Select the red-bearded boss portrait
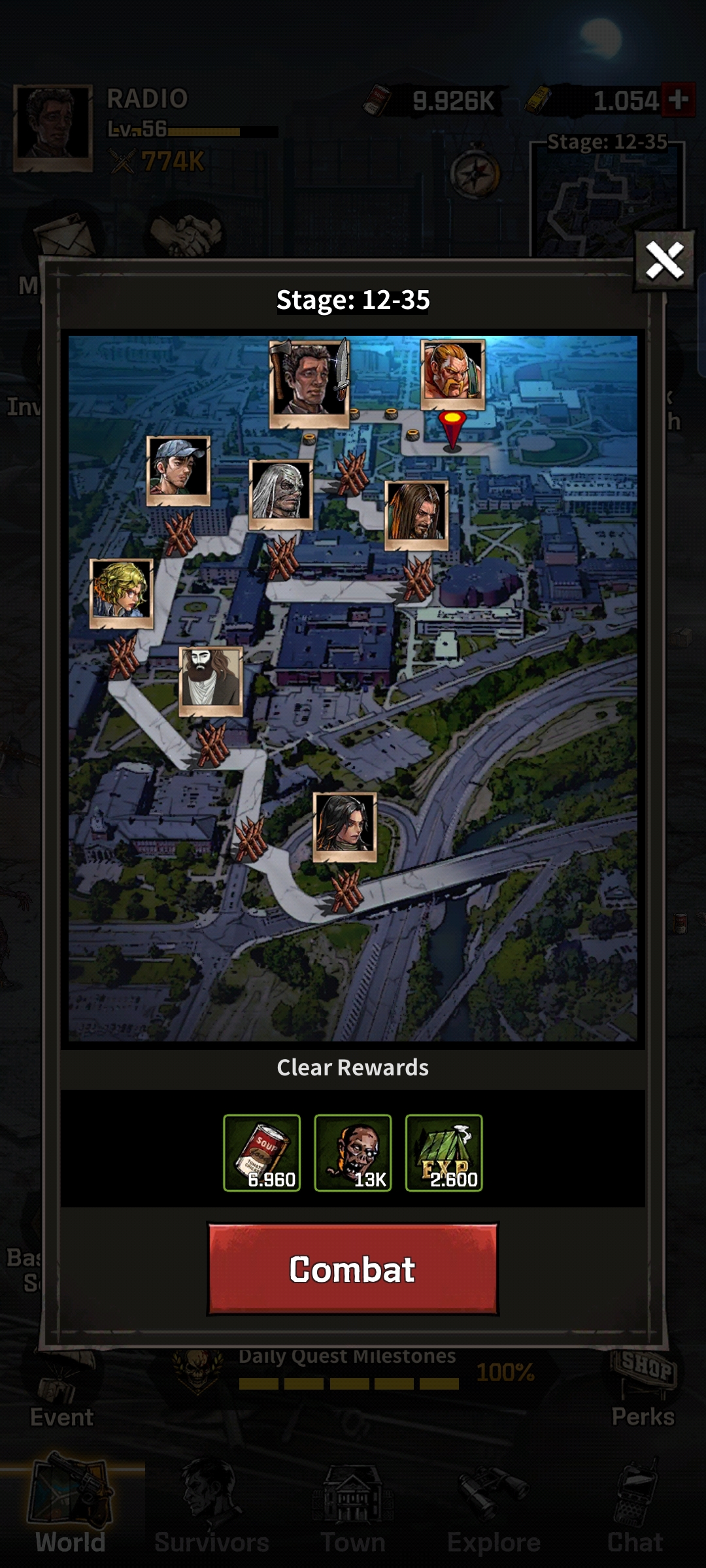 coord(452,372)
